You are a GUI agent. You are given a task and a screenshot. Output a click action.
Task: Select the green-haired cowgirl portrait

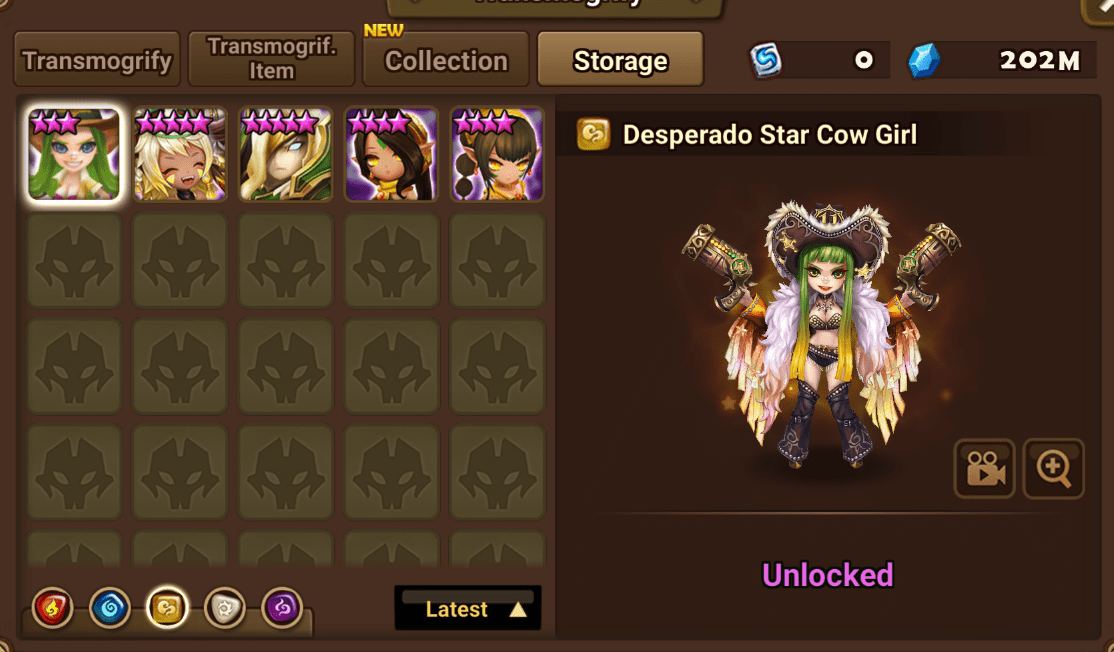pyautogui.click(x=74, y=154)
